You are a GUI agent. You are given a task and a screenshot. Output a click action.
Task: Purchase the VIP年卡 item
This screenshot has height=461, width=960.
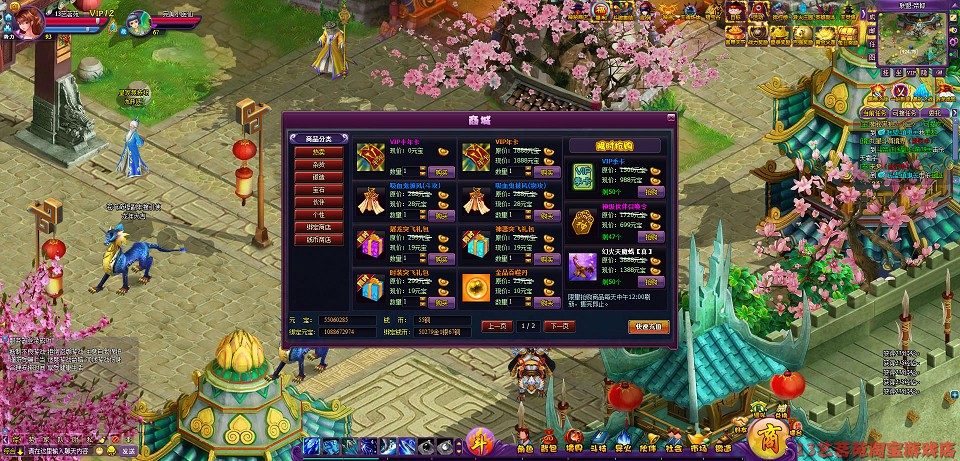[x=548, y=172]
